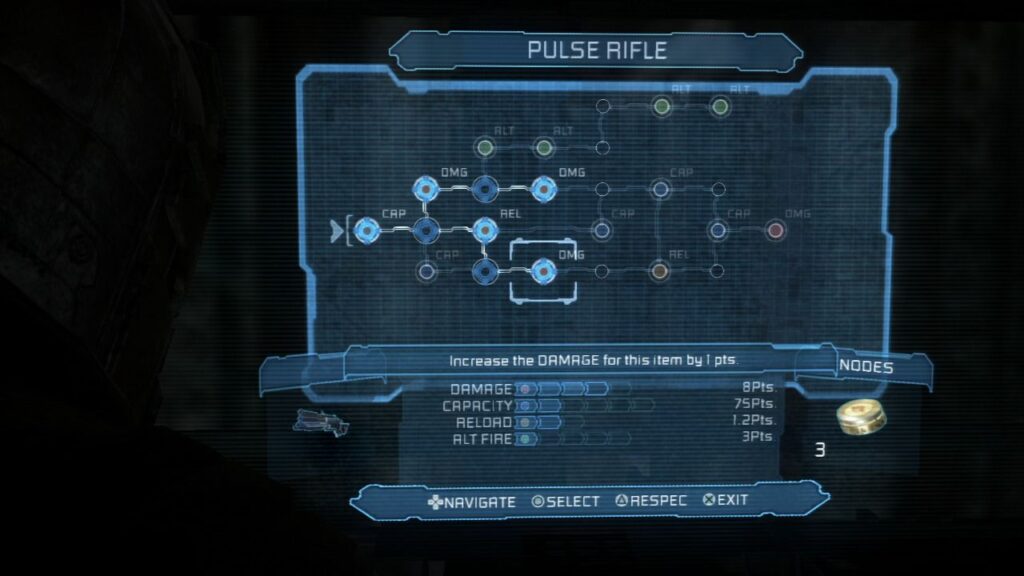Choose the starting CAP node beside the entry arrow
Screen dimensions: 1024x576
pyautogui.click(x=367, y=232)
